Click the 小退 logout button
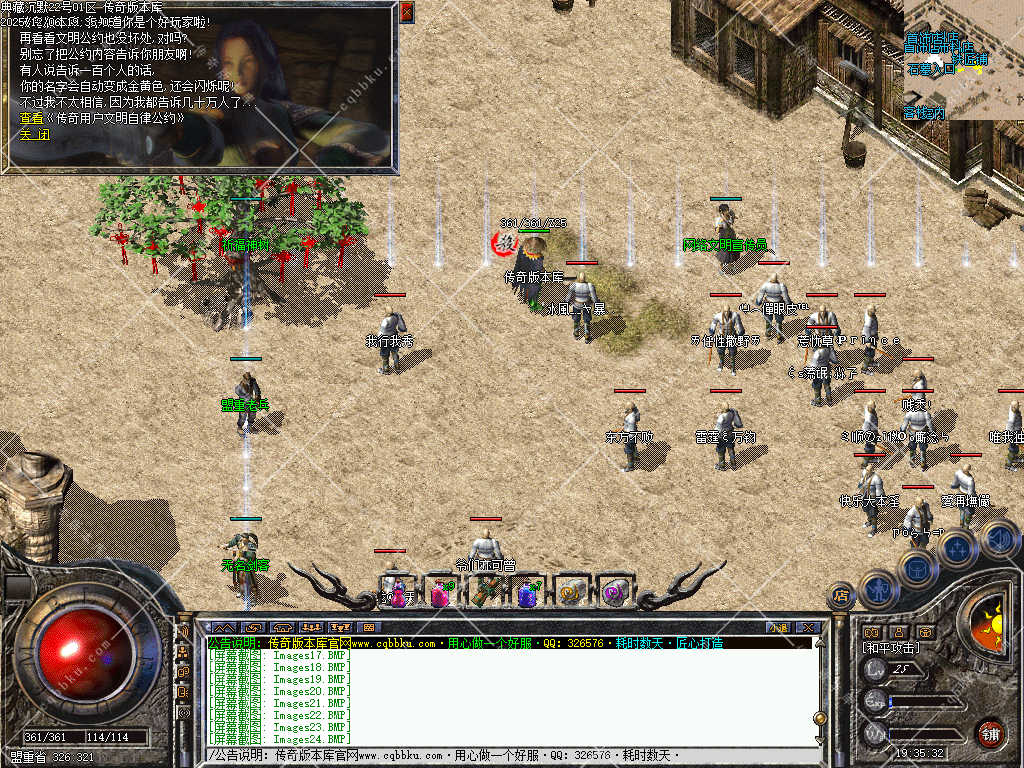 pyautogui.click(x=779, y=627)
